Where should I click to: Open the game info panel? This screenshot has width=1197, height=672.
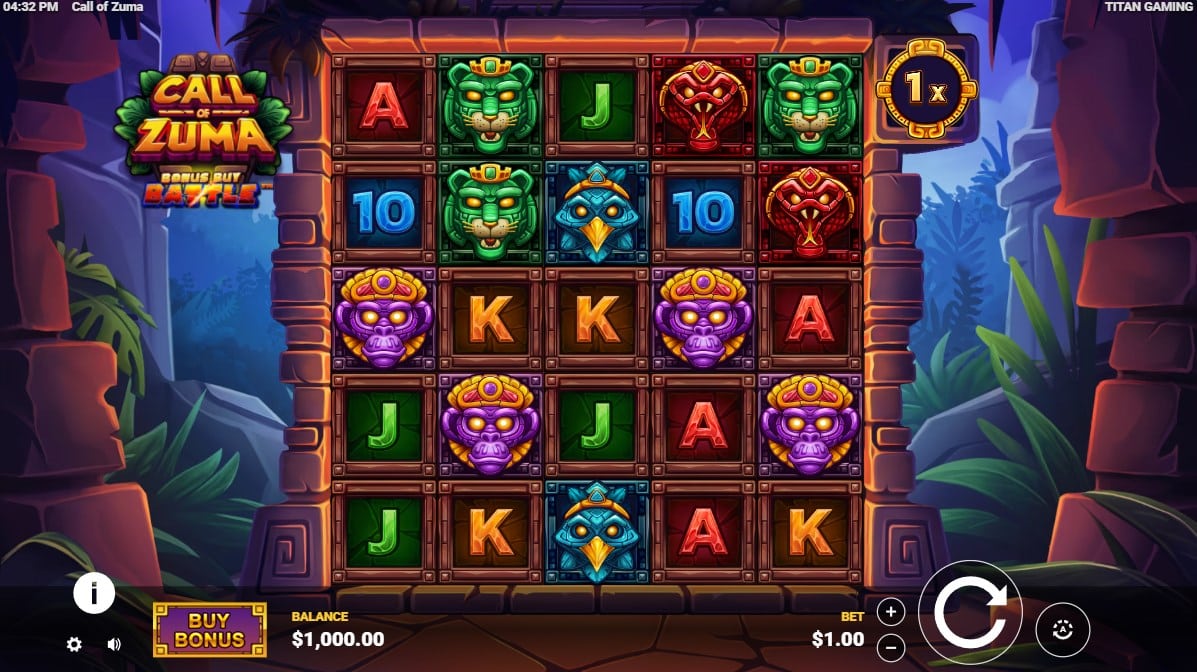tap(94, 594)
